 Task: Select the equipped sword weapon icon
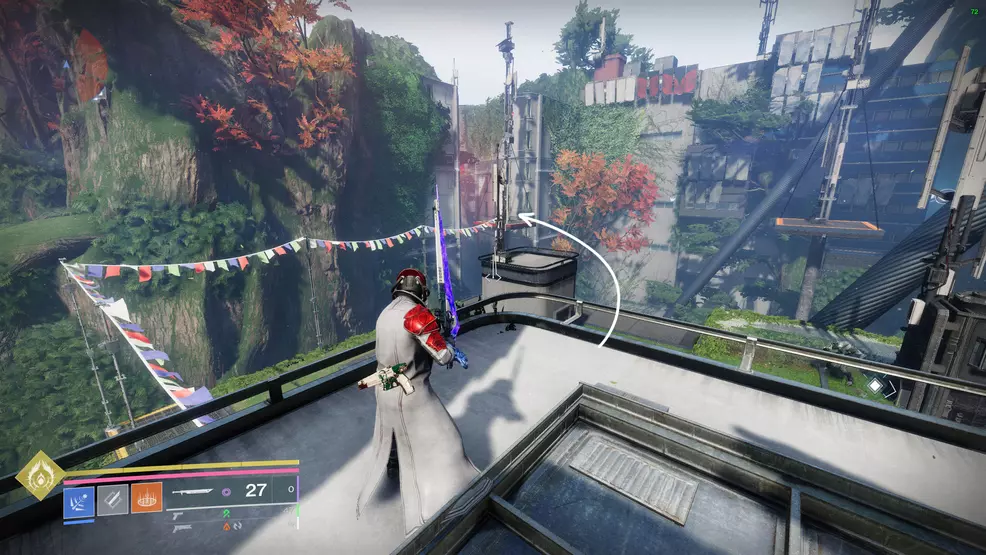click(194, 491)
